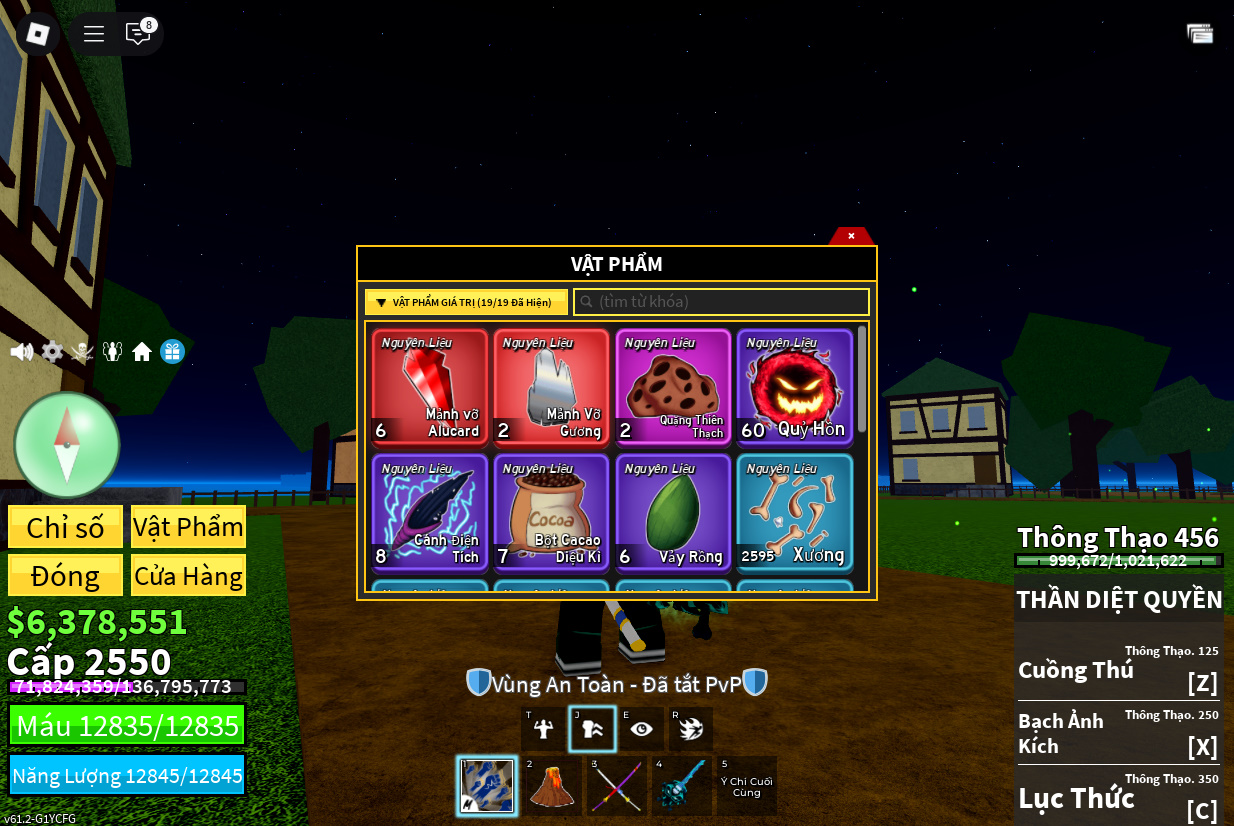Equip the volcano fruit hotbar slot
The height and width of the screenshot is (826, 1234).
click(x=552, y=786)
